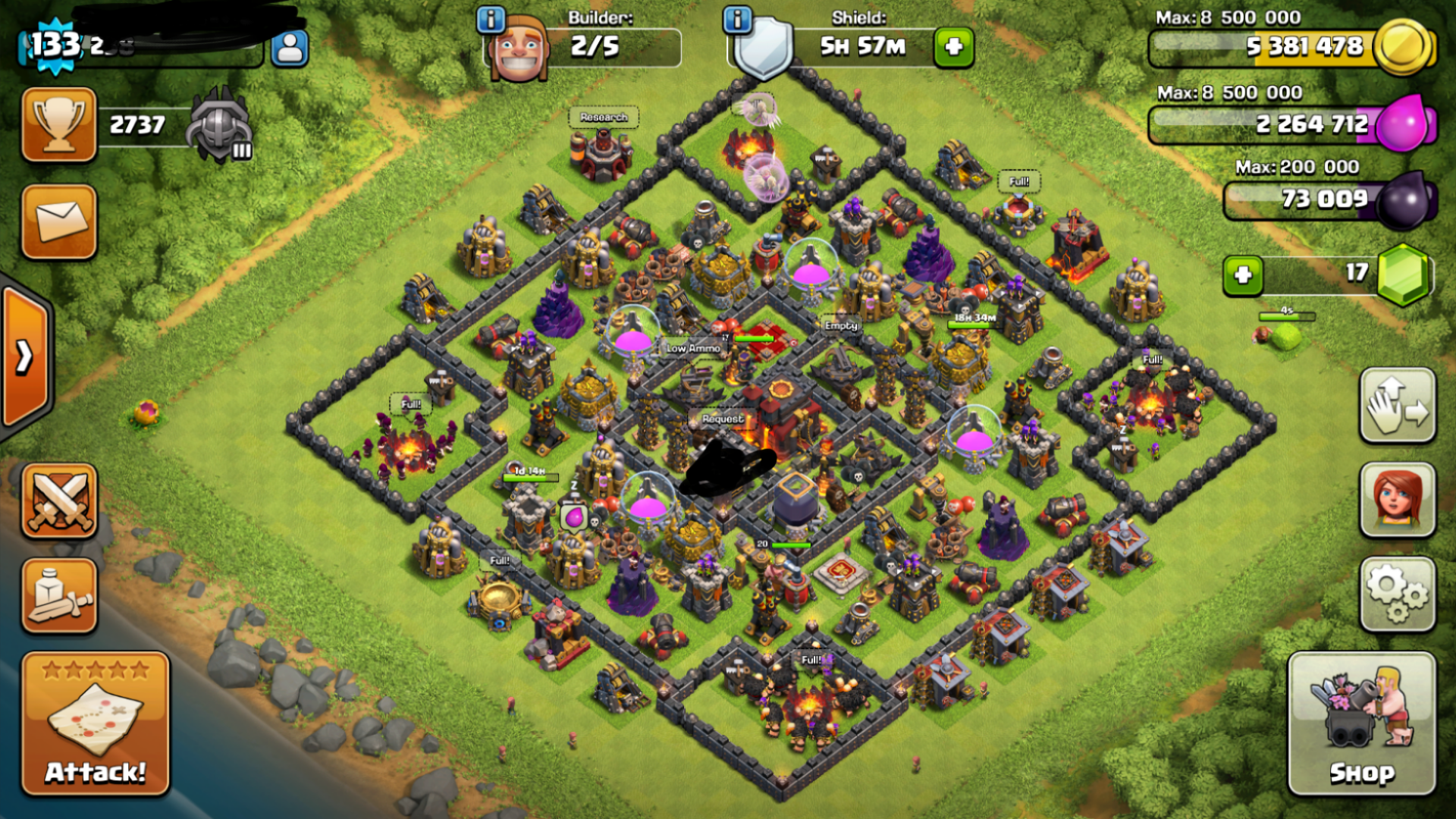The width and height of the screenshot is (1456, 819).
Task: Open the army training overview button
Action: pyautogui.click(x=59, y=596)
